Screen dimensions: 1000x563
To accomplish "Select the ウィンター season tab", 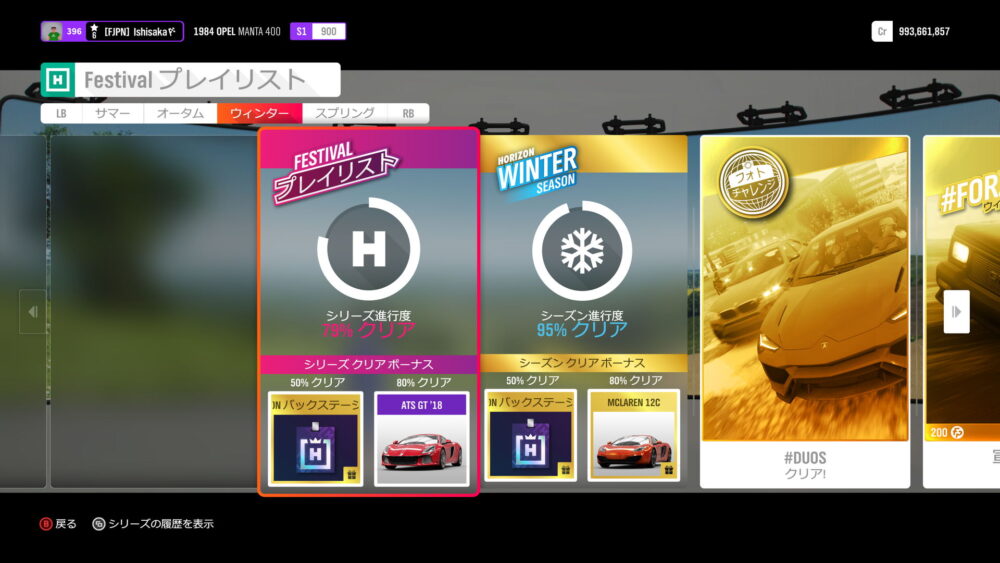I will click(x=259, y=114).
